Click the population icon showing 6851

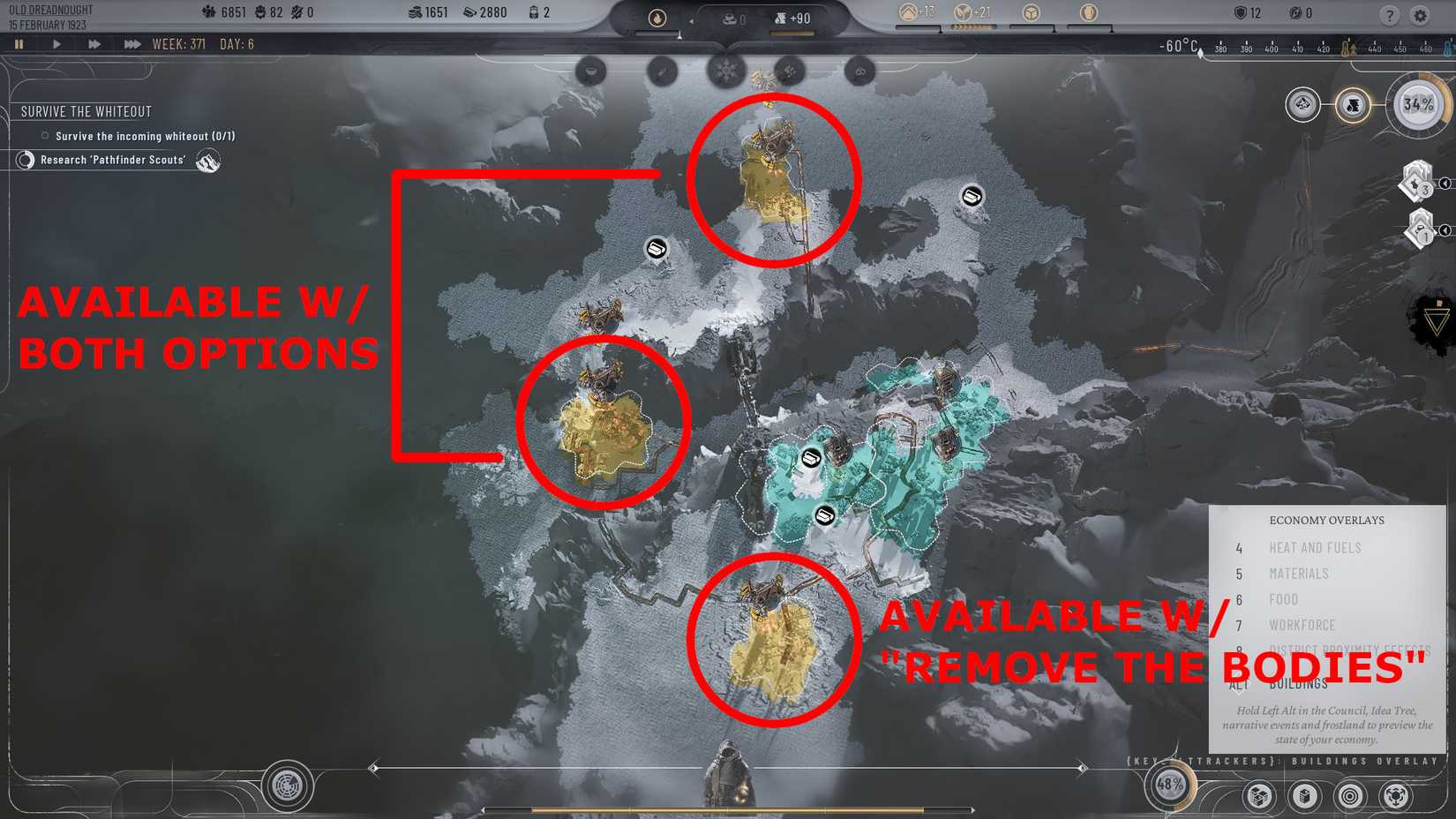[x=208, y=12]
